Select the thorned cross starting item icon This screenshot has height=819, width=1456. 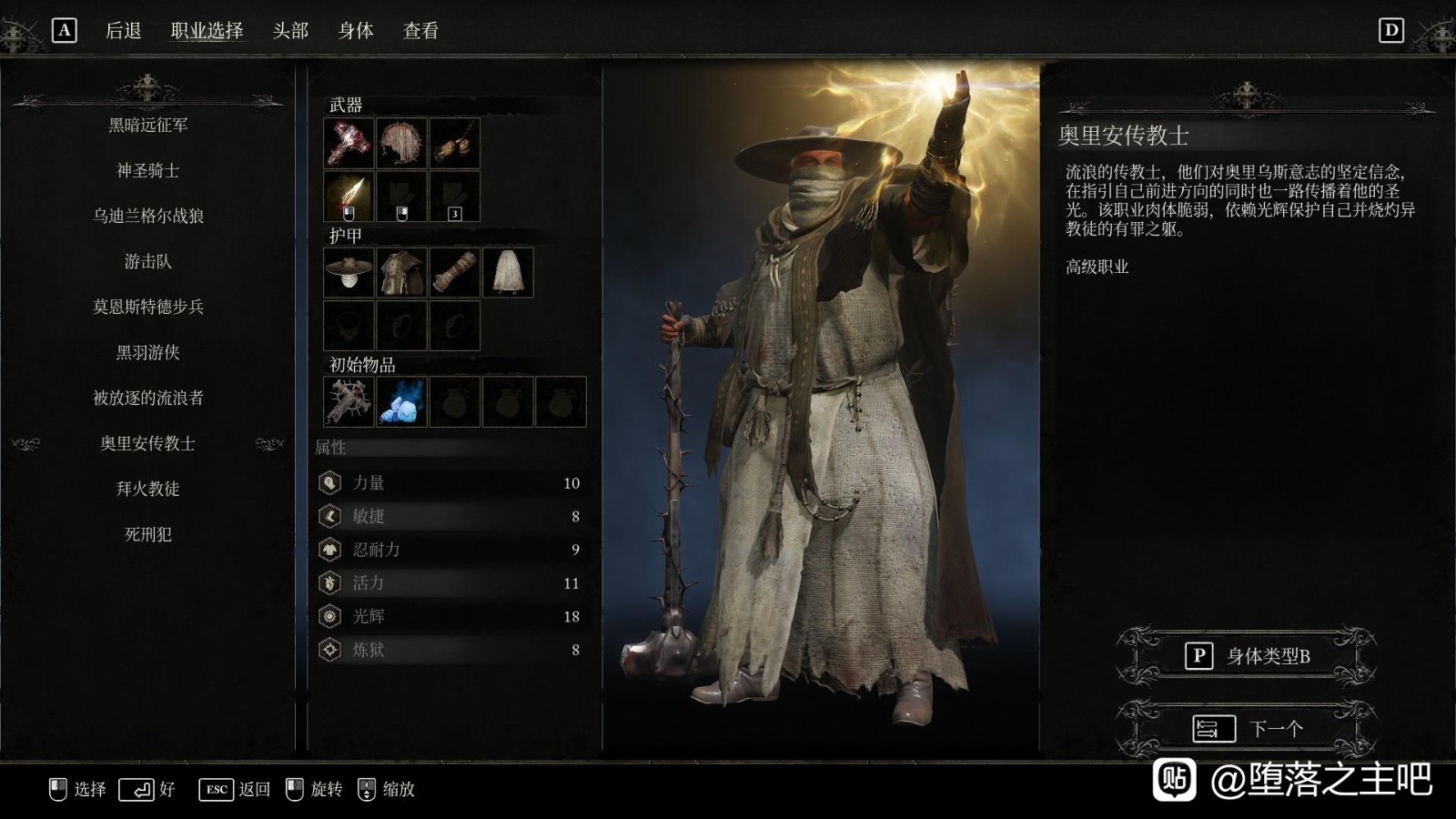coord(347,400)
